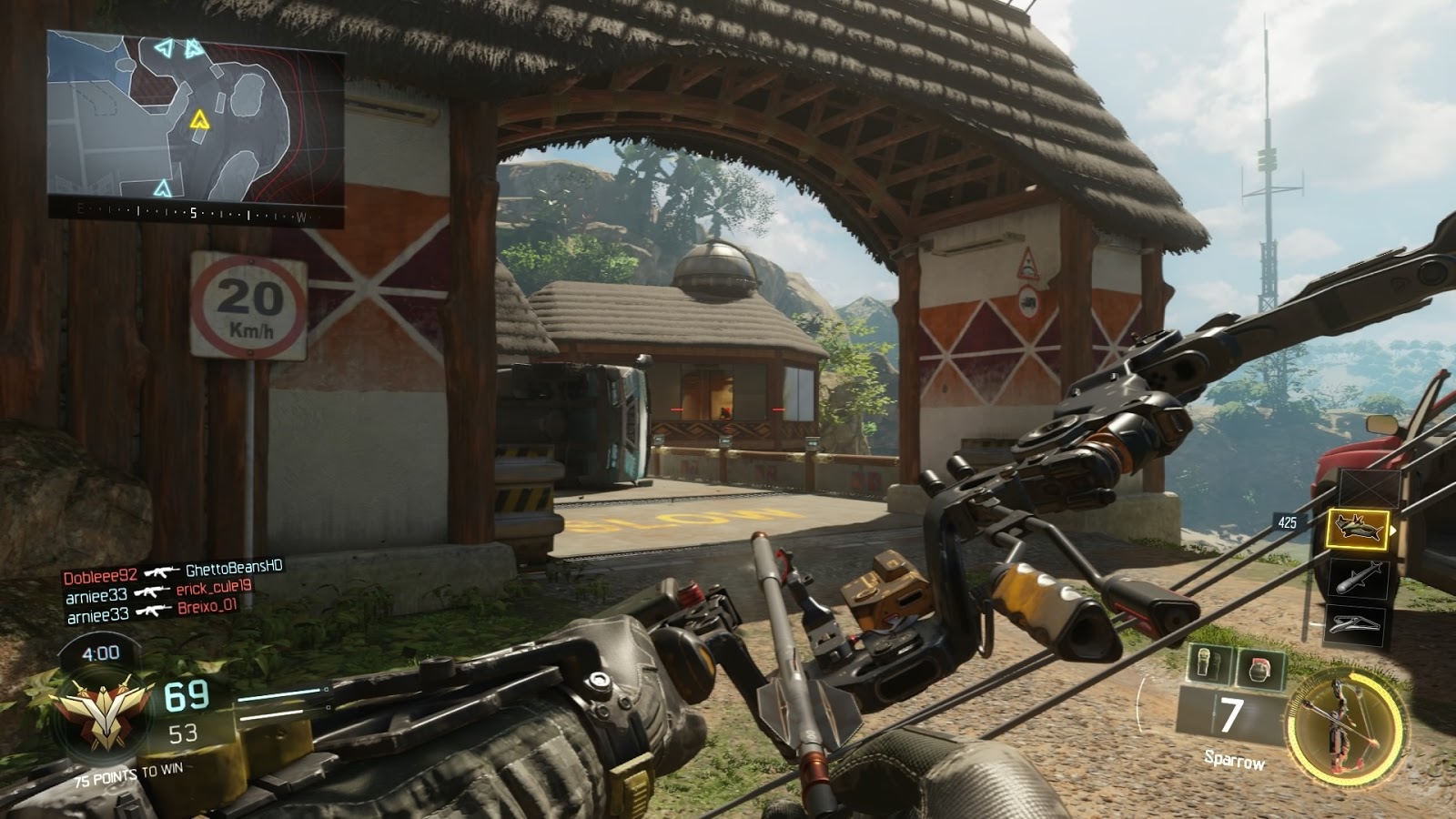
Task: Expand the scorestreak list via the white arrow
Action: (x=1393, y=530)
